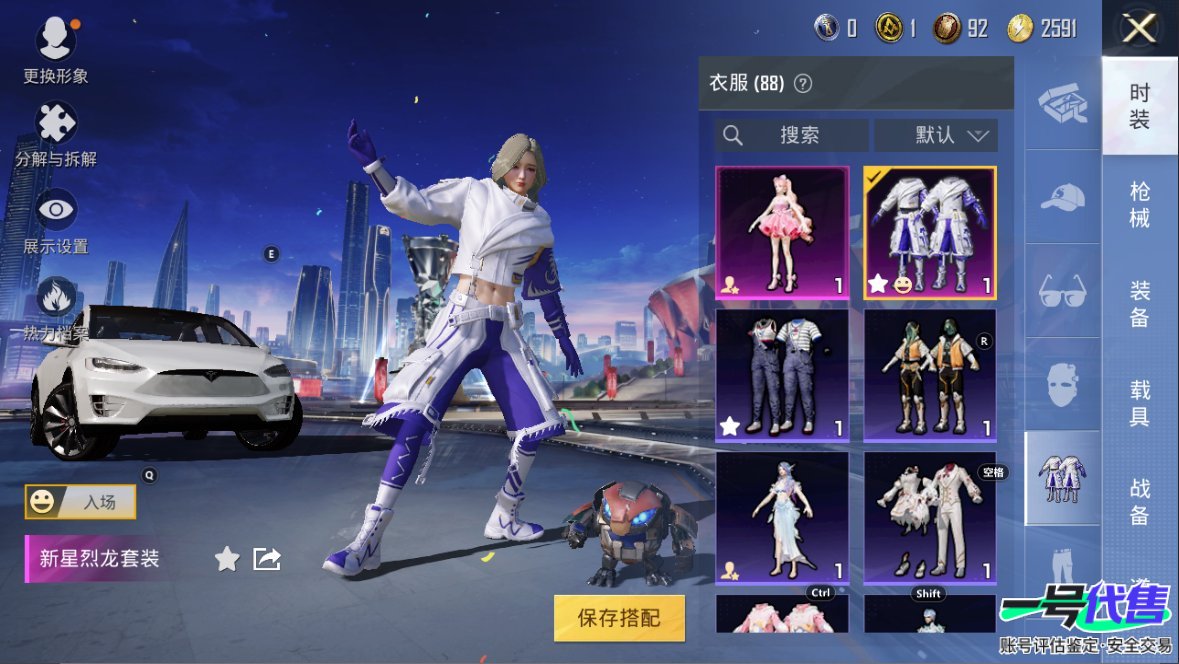Favorite the outfit with the star icon
This screenshot has height=664, width=1179.
(227, 559)
